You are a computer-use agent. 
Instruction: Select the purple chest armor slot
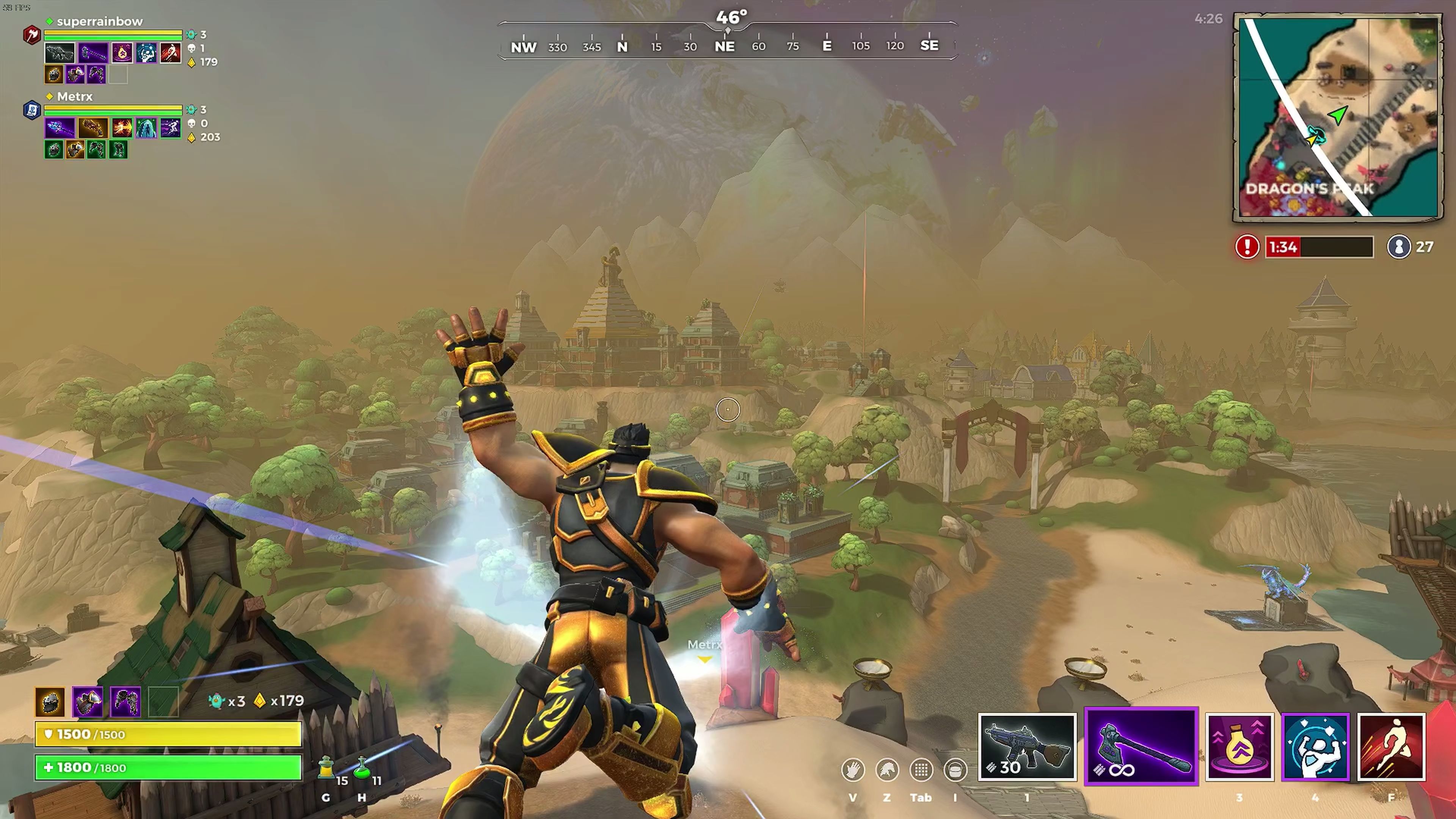(88, 701)
